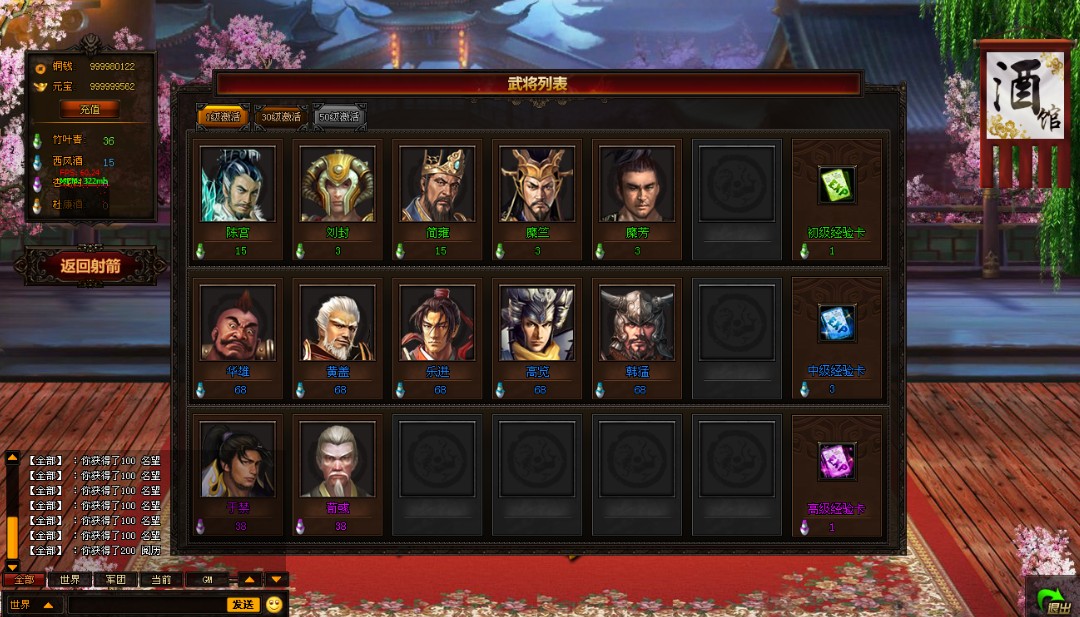The width and height of the screenshot is (1080, 617).
Task: Choose the white-haired general 黄盖
Action: pos(337,323)
